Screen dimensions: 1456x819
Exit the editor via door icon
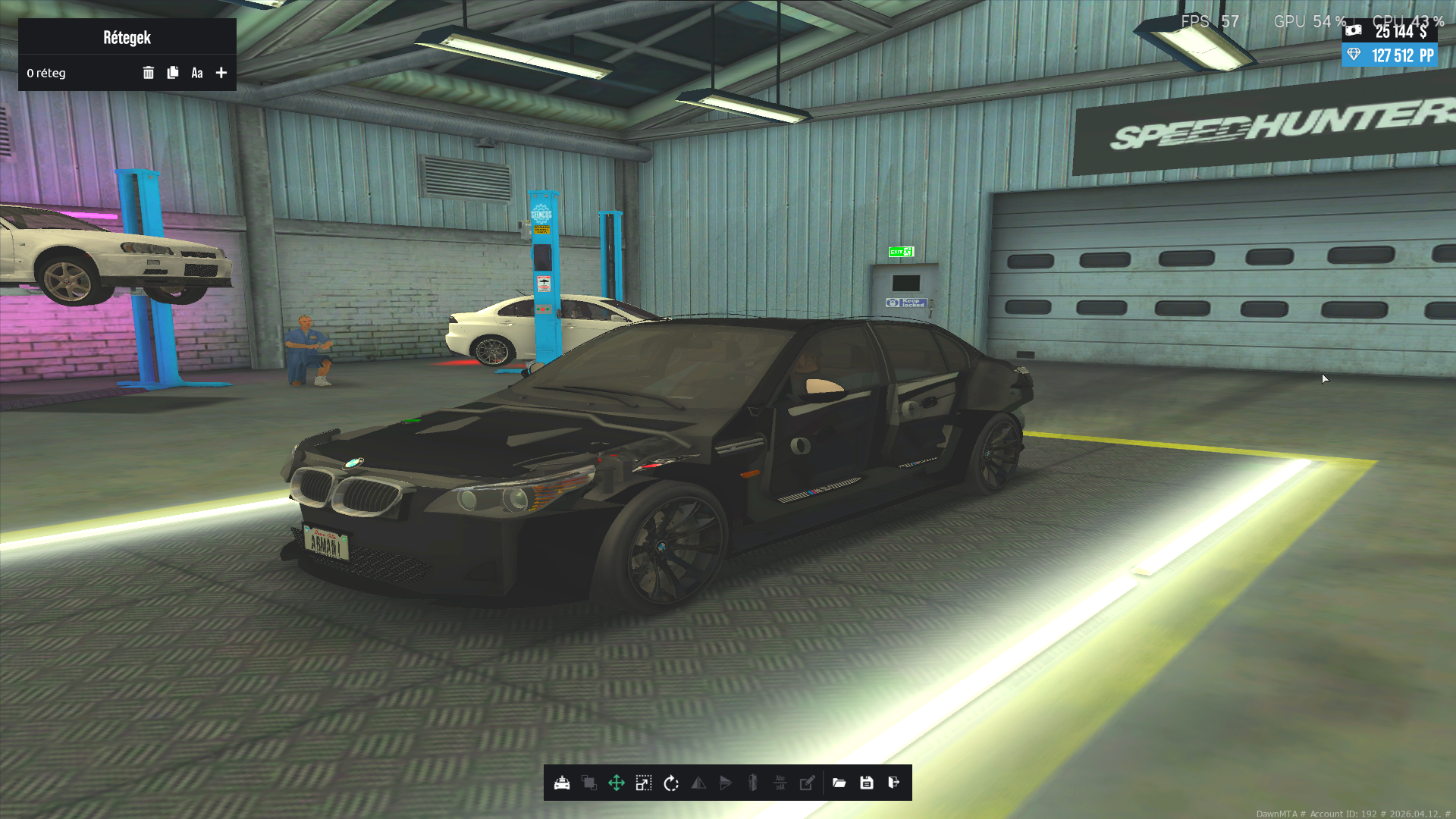pos(894,783)
